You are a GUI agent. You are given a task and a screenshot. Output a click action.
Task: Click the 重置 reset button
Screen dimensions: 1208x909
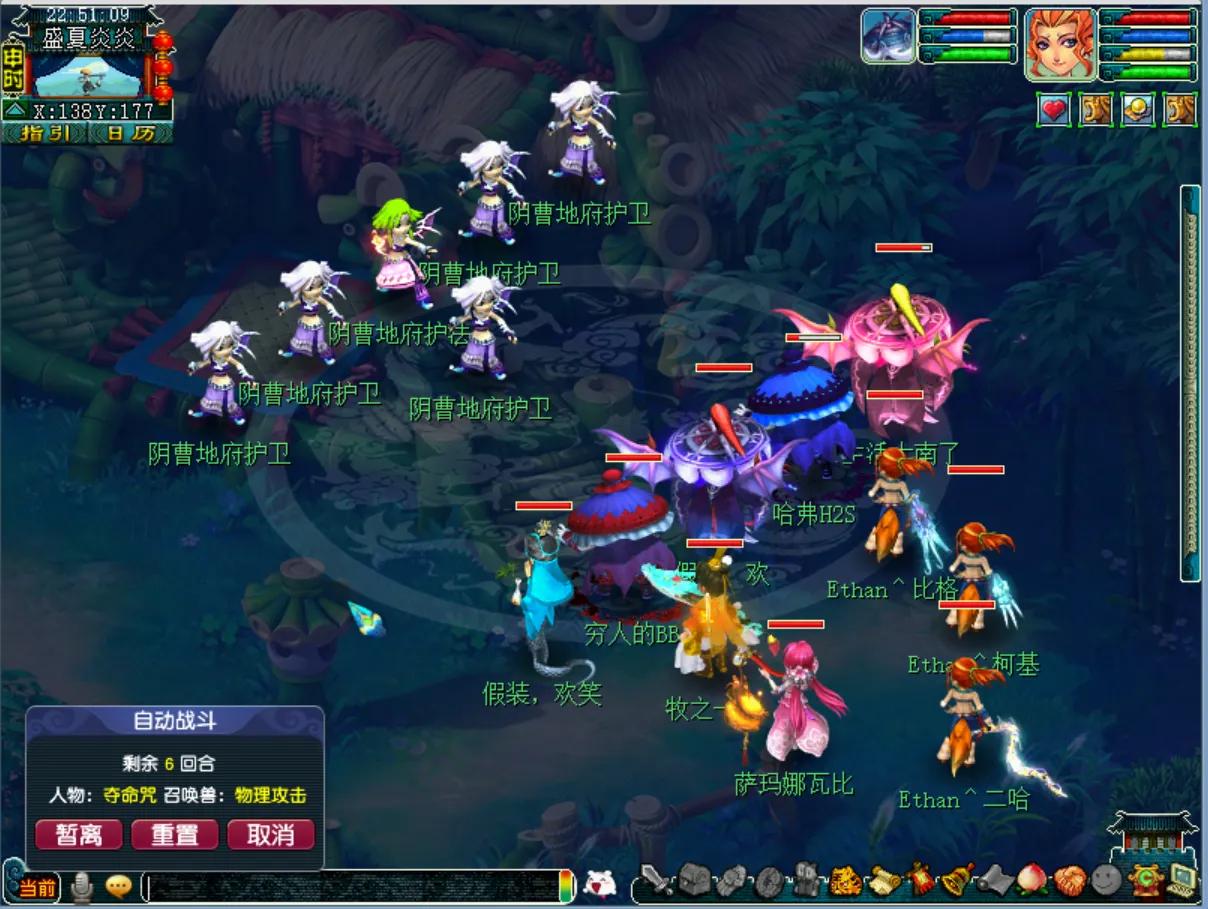(x=174, y=835)
